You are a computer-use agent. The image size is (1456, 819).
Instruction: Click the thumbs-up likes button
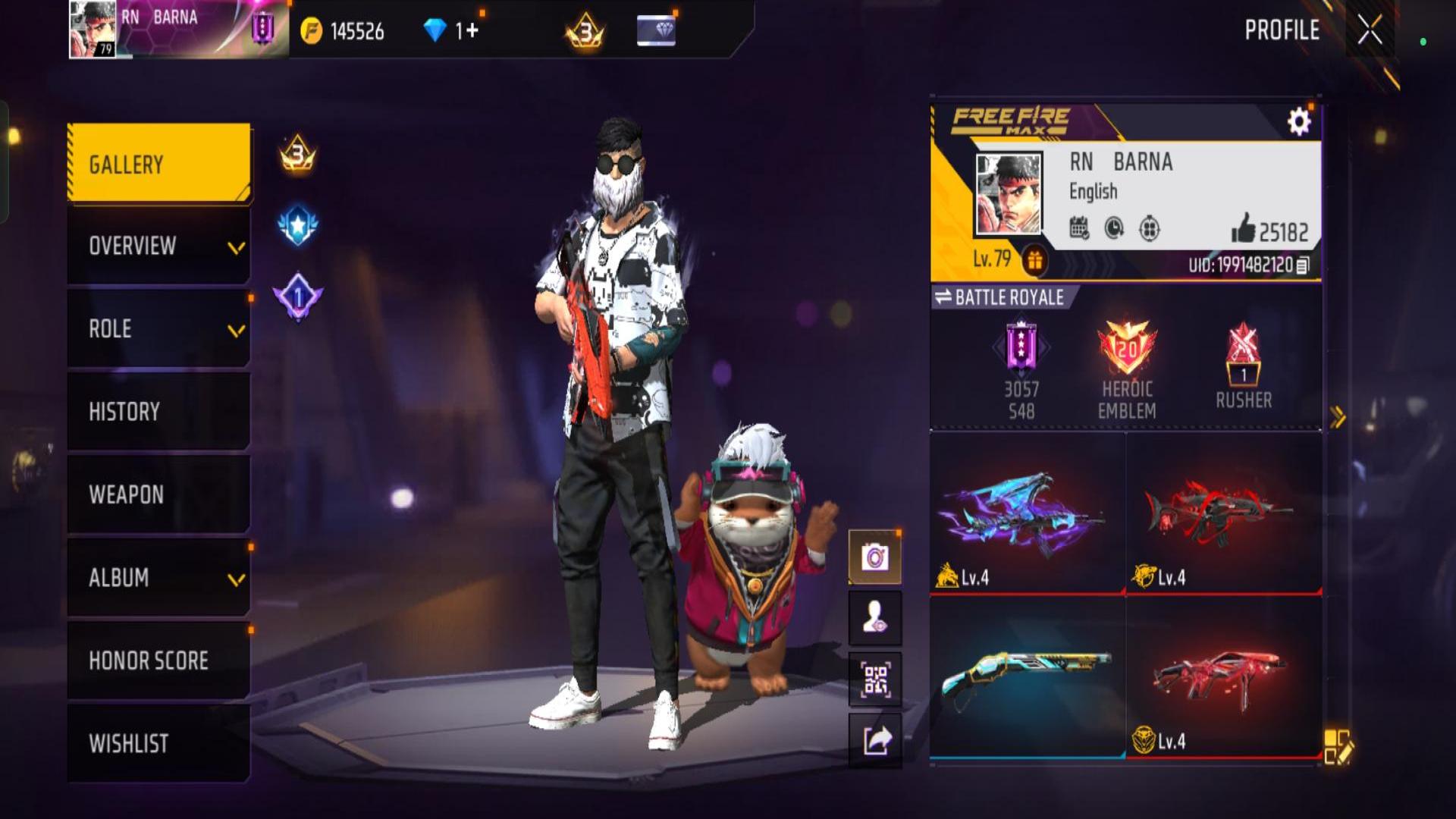[1244, 228]
